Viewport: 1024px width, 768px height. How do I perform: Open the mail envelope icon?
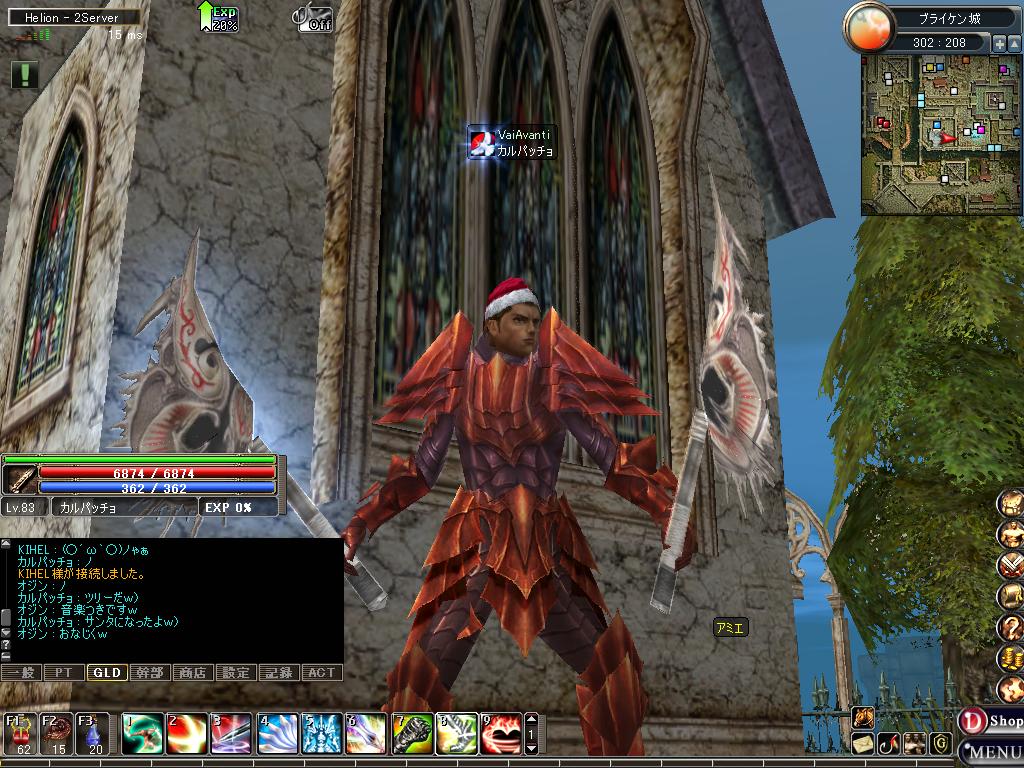click(x=862, y=743)
